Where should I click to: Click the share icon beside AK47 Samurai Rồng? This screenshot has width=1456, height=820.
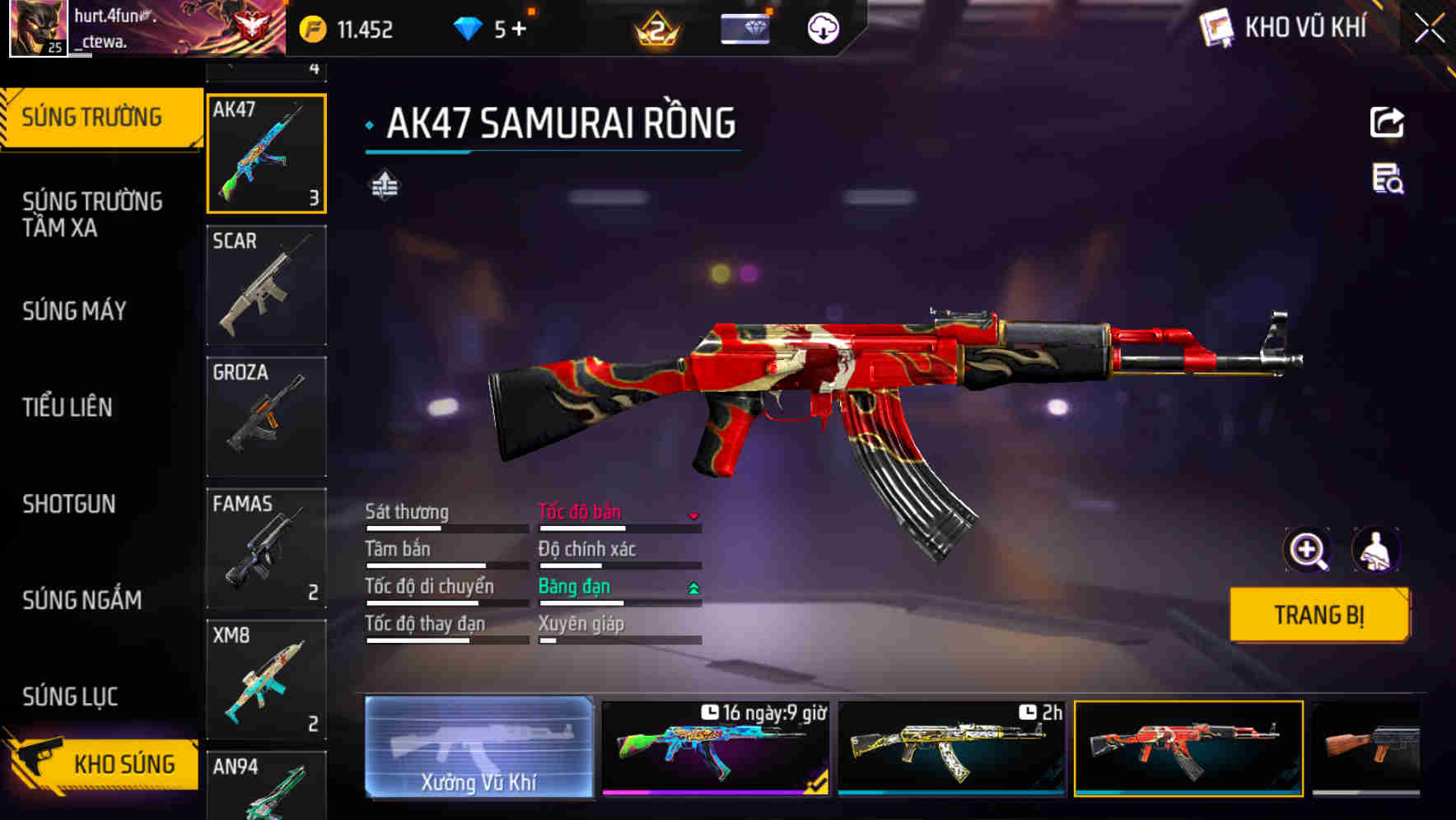(1386, 122)
